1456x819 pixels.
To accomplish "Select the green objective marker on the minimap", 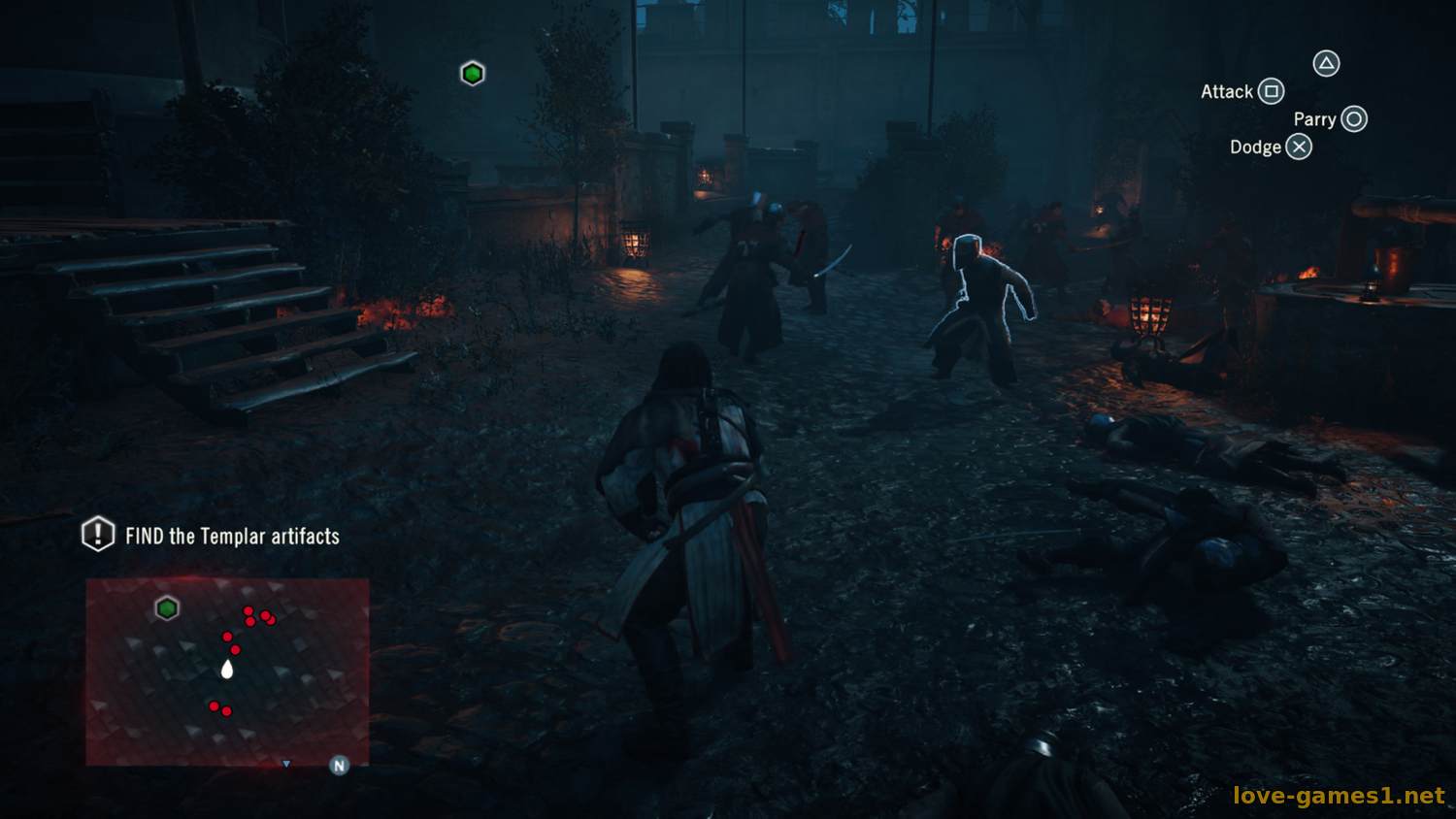I will (167, 608).
